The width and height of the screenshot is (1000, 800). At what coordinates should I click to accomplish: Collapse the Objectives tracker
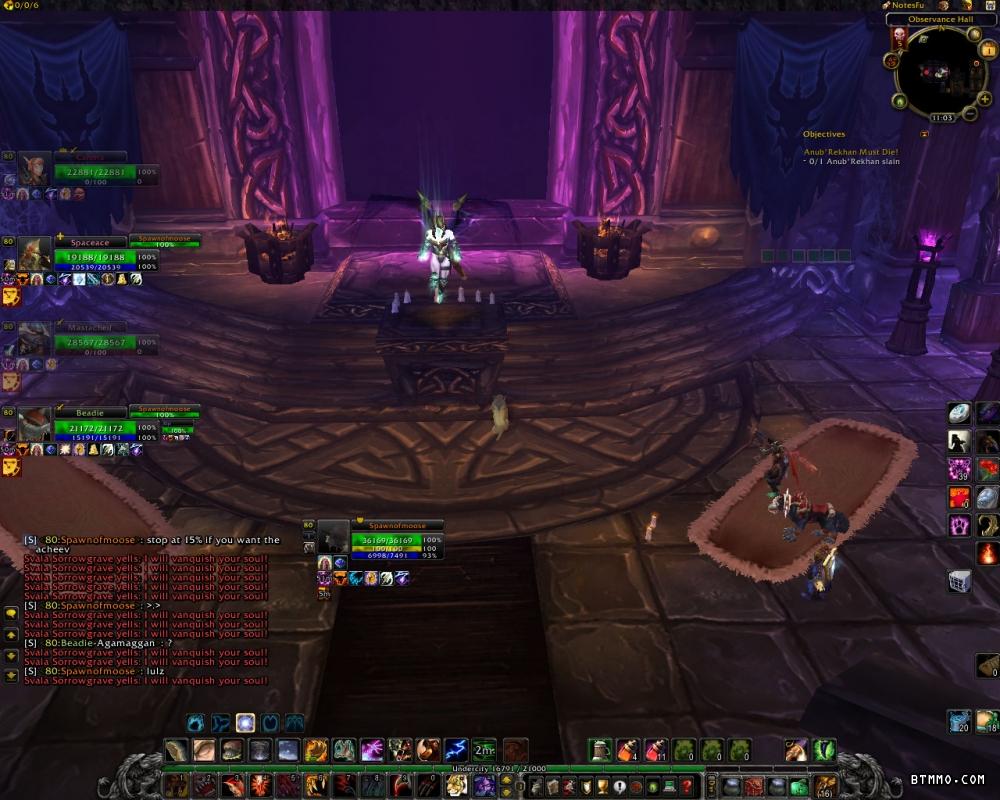click(x=924, y=134)
